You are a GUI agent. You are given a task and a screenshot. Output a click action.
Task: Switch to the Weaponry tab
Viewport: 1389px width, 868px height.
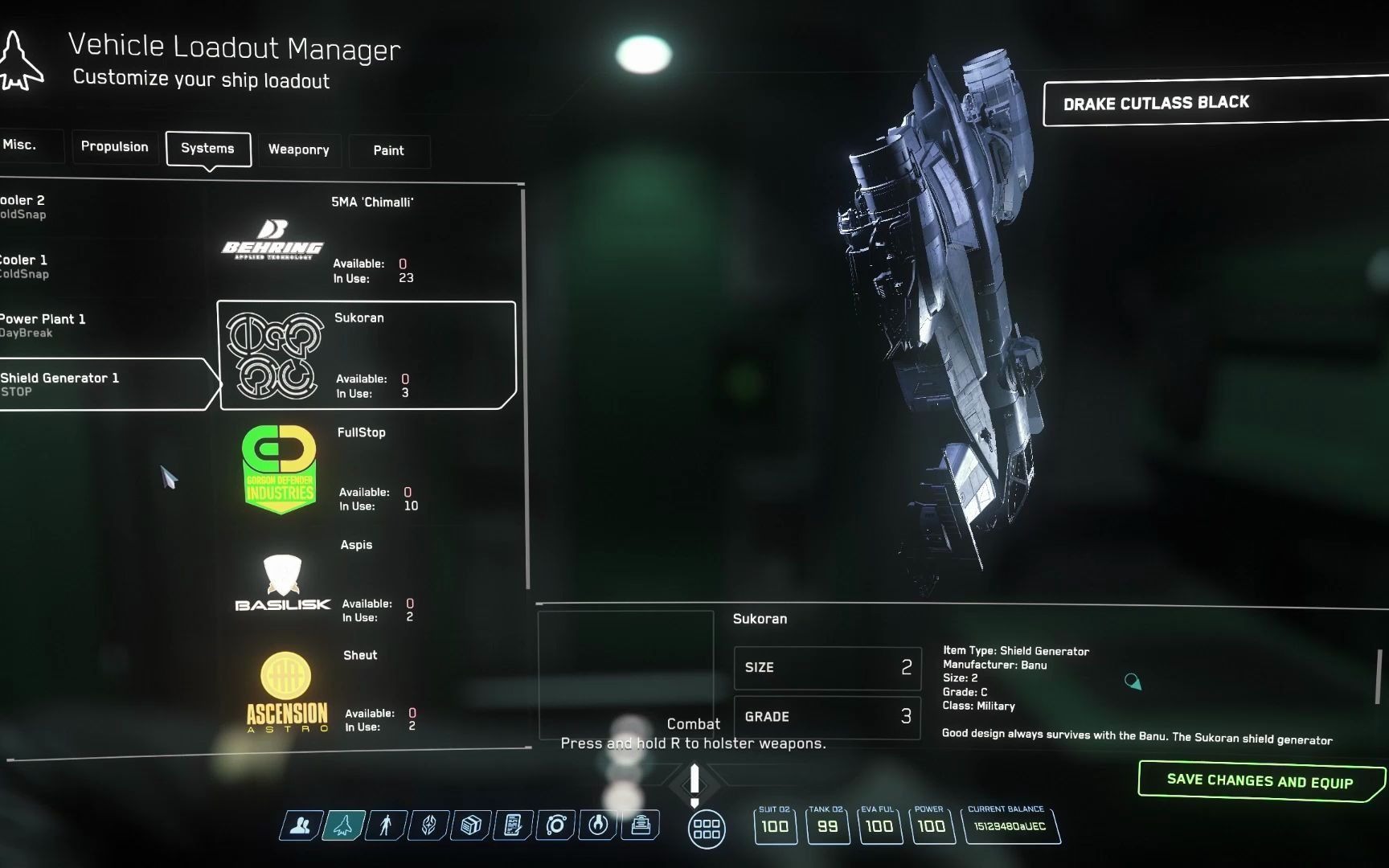point(299,149)
